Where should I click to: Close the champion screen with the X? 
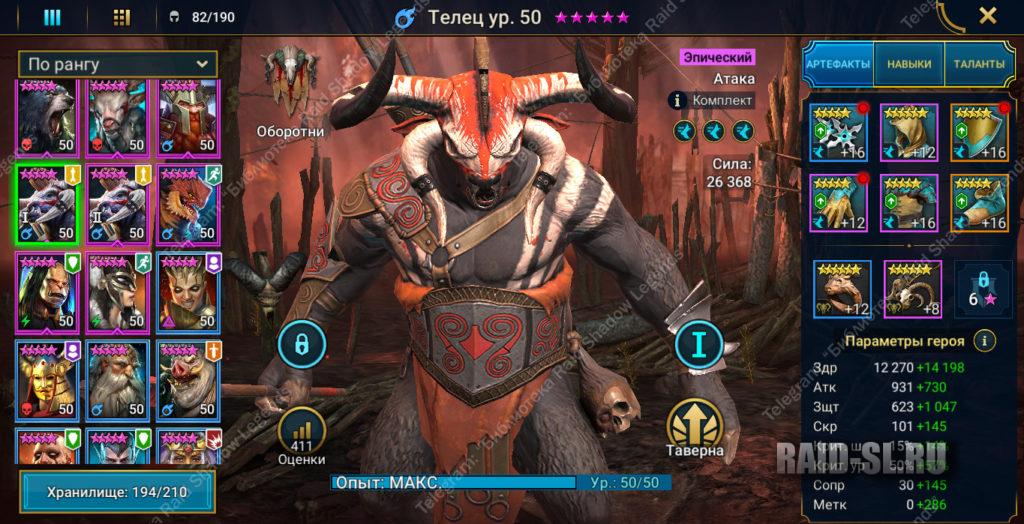(987, 16)
